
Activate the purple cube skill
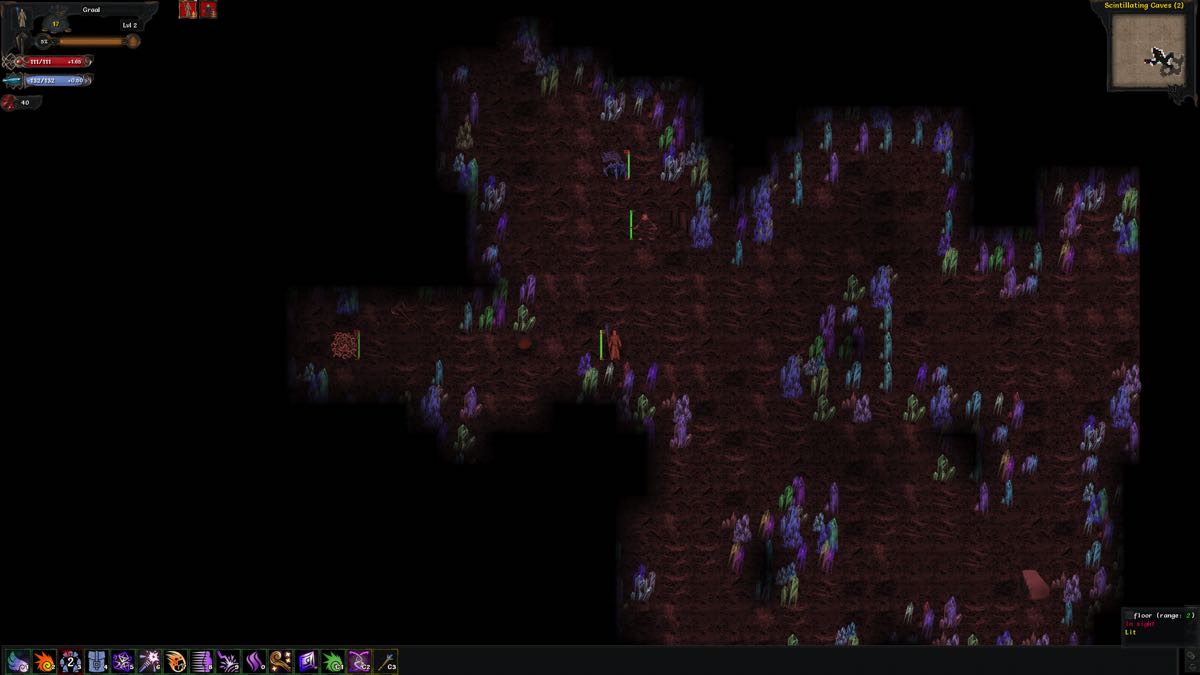coord(306,661)
